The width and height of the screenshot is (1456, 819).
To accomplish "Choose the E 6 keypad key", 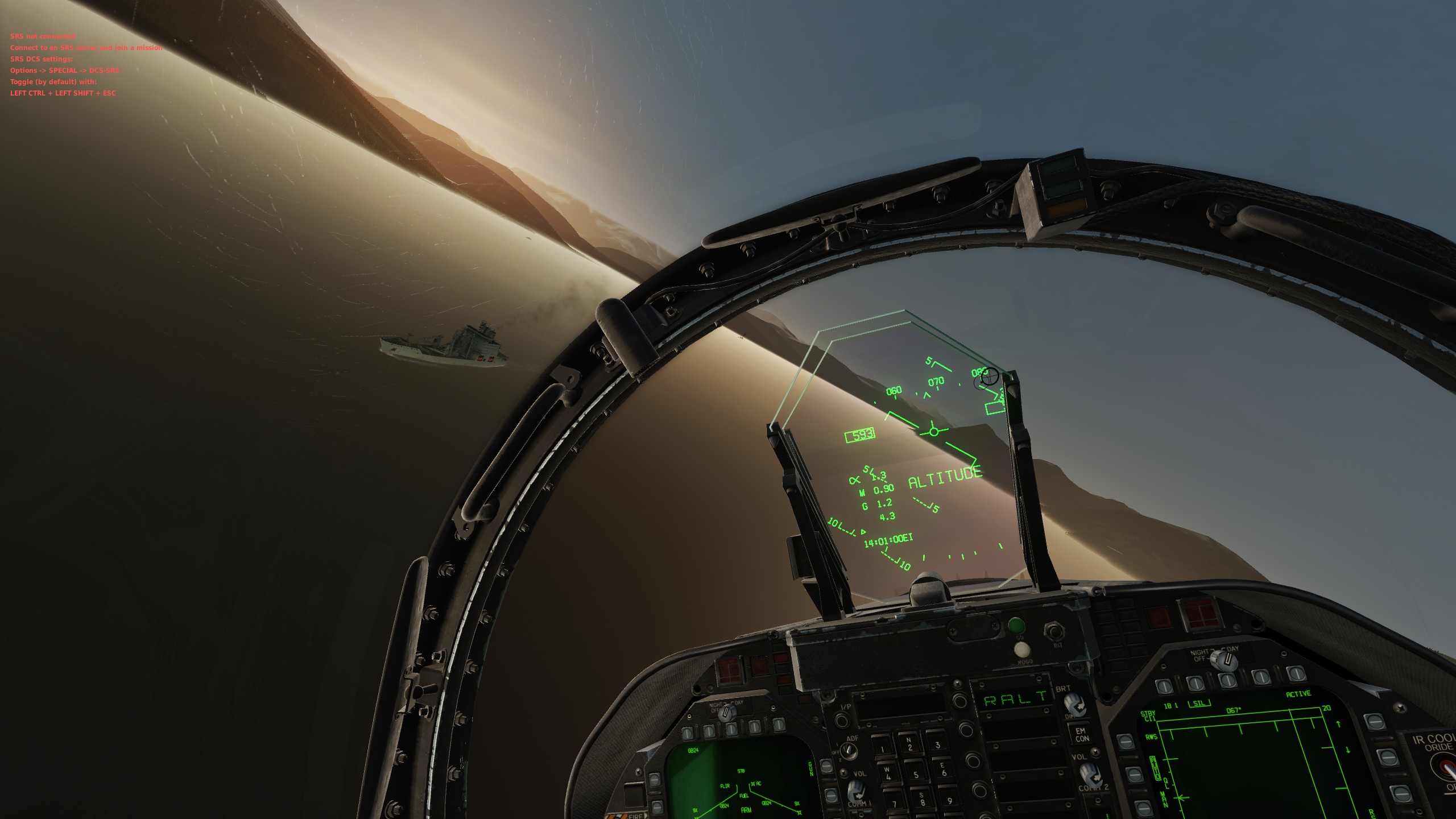I will click(944, 770).
